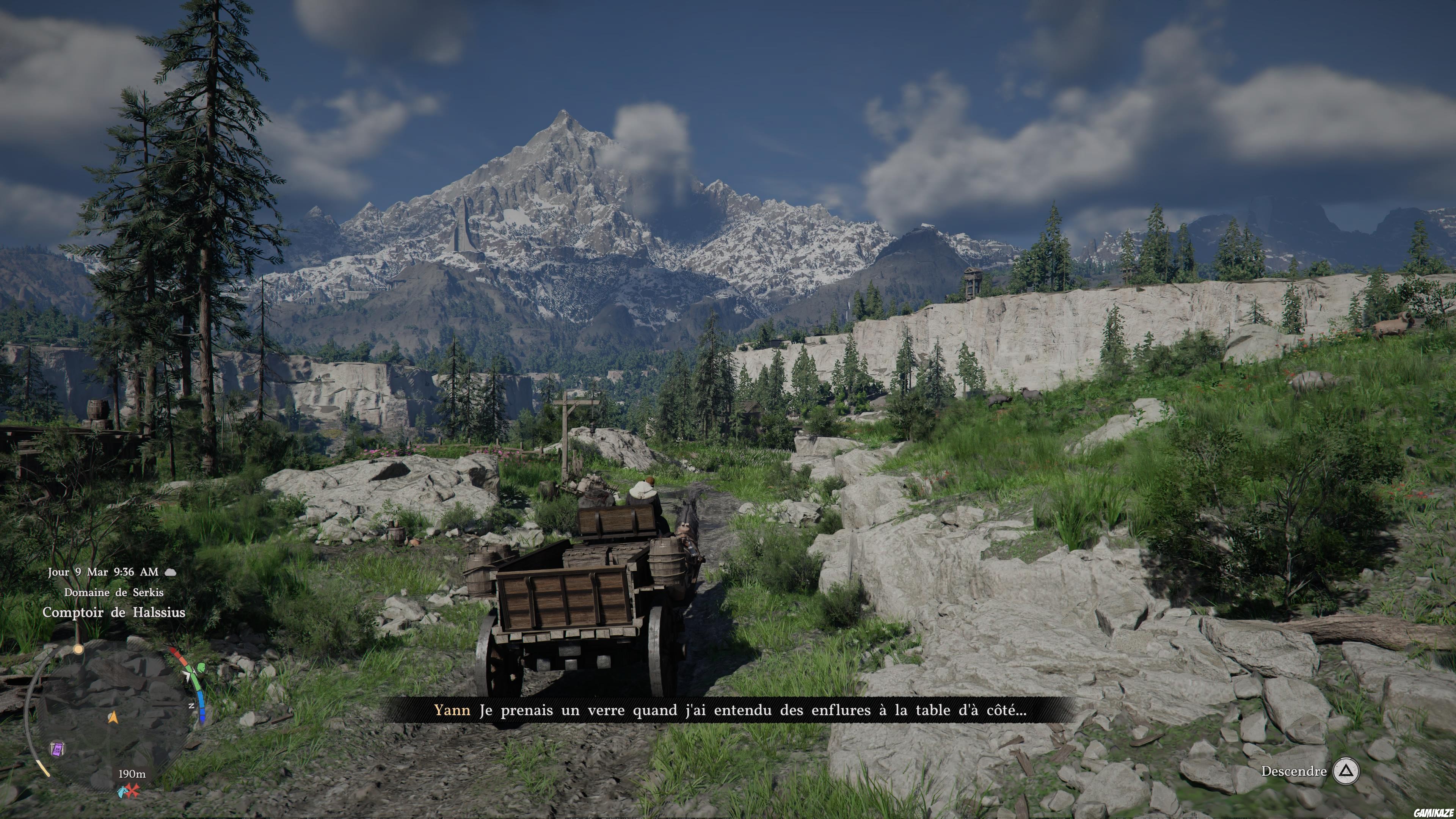This screenshot has width=1456, height=819.
Task: Click the Domaine de Serkis region text
Action: (x=115, y=592)
